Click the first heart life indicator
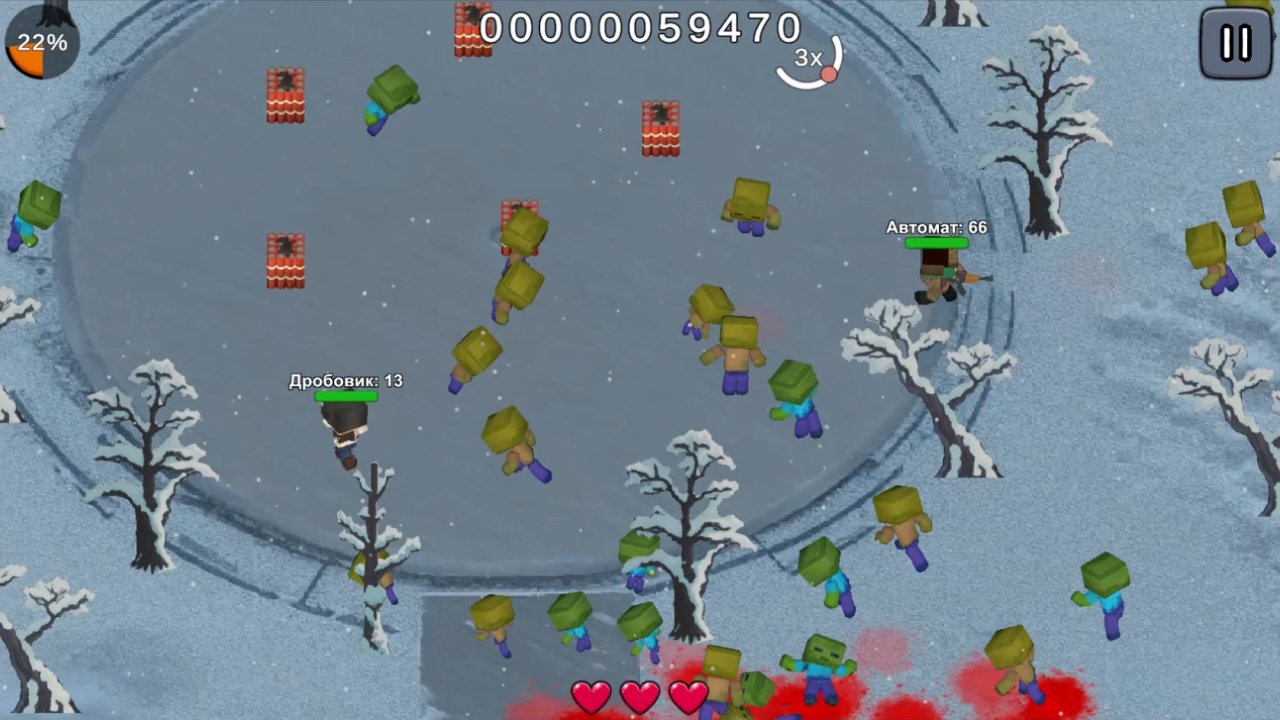 click(x=592, y=696)
